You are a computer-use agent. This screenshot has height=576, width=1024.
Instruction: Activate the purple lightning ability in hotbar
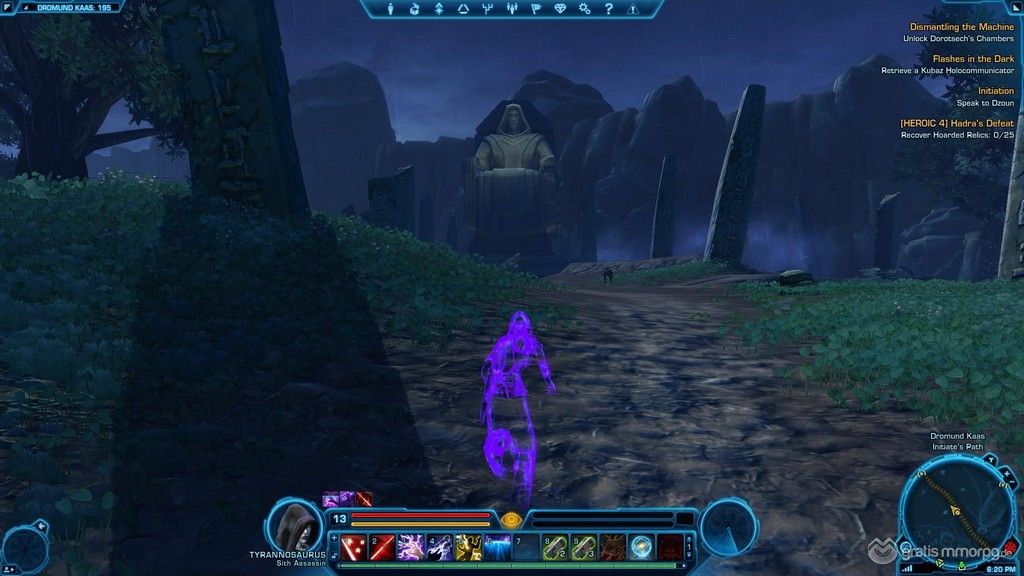click(x=410, y=546)
